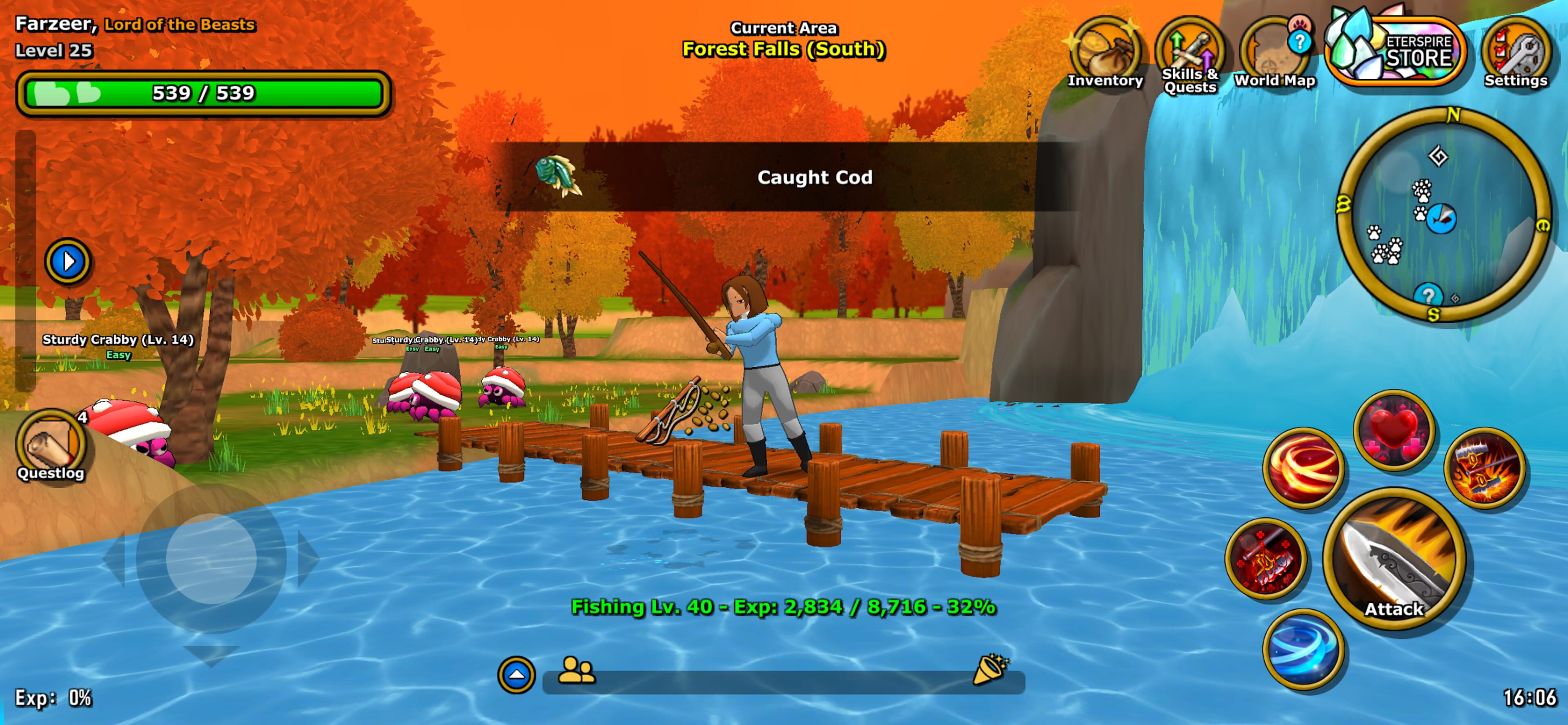Expand the chat with up arrow button
Screen dimensions: 1568x725
(x=516, y=674)
